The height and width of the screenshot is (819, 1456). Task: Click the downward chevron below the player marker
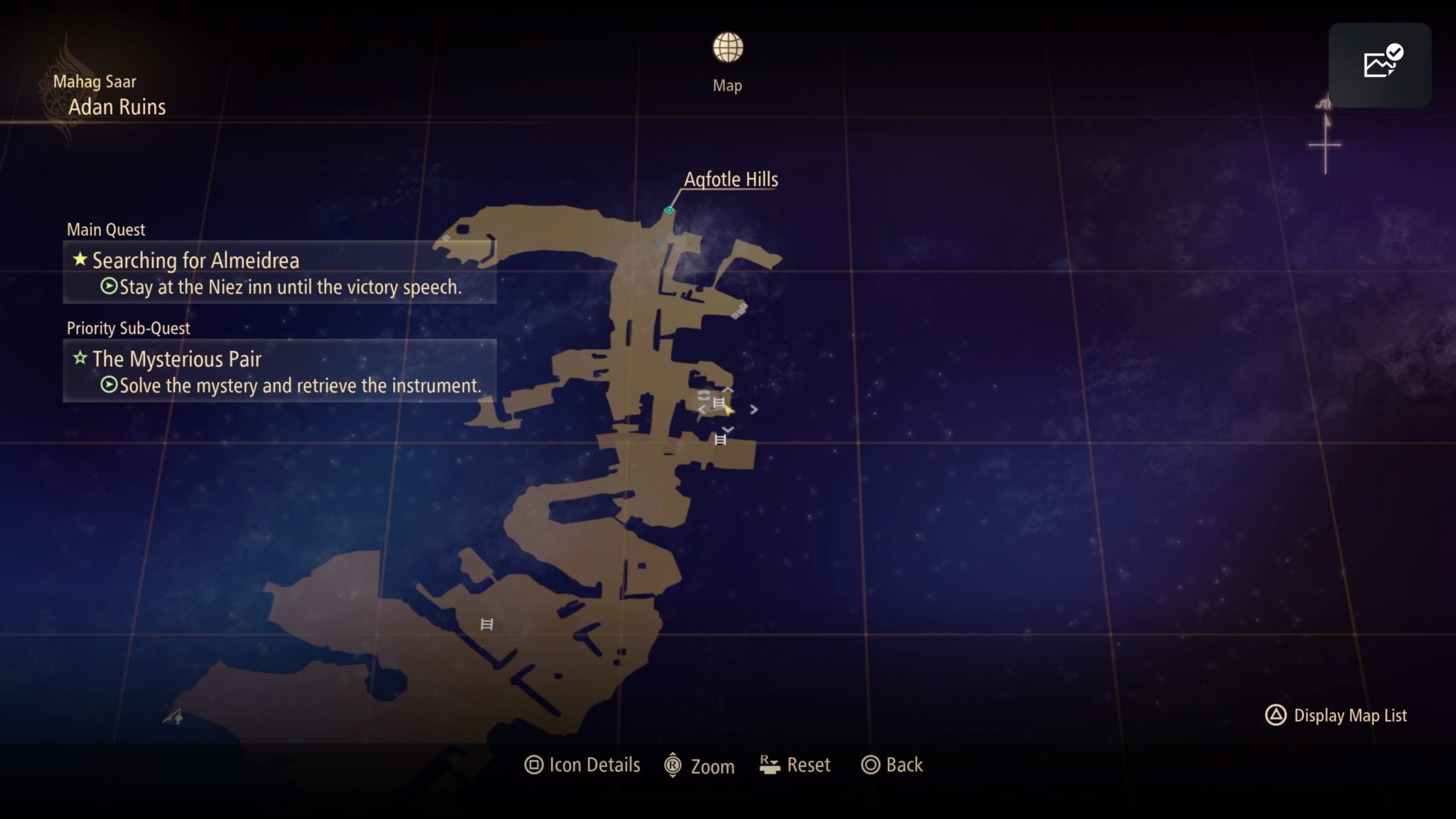point(727,429)
